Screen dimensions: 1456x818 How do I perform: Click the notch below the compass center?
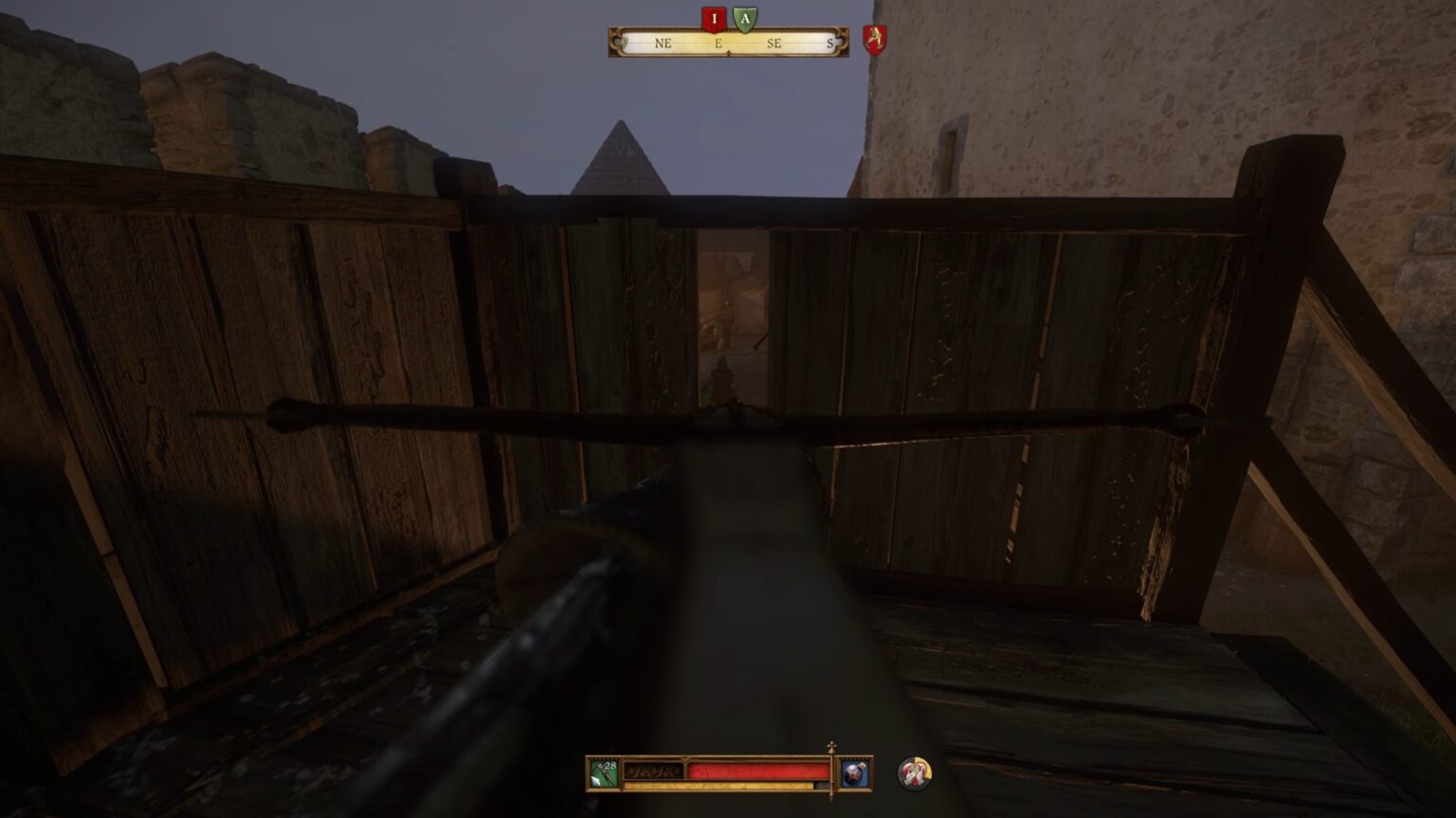[x=728, y=52]
